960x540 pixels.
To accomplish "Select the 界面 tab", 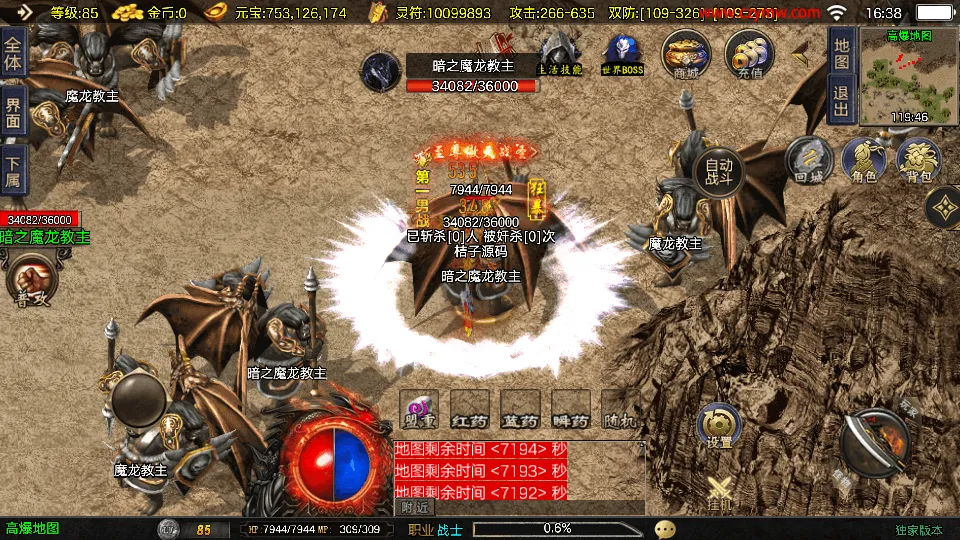I will pyautogui.click(x=13, y=112).
